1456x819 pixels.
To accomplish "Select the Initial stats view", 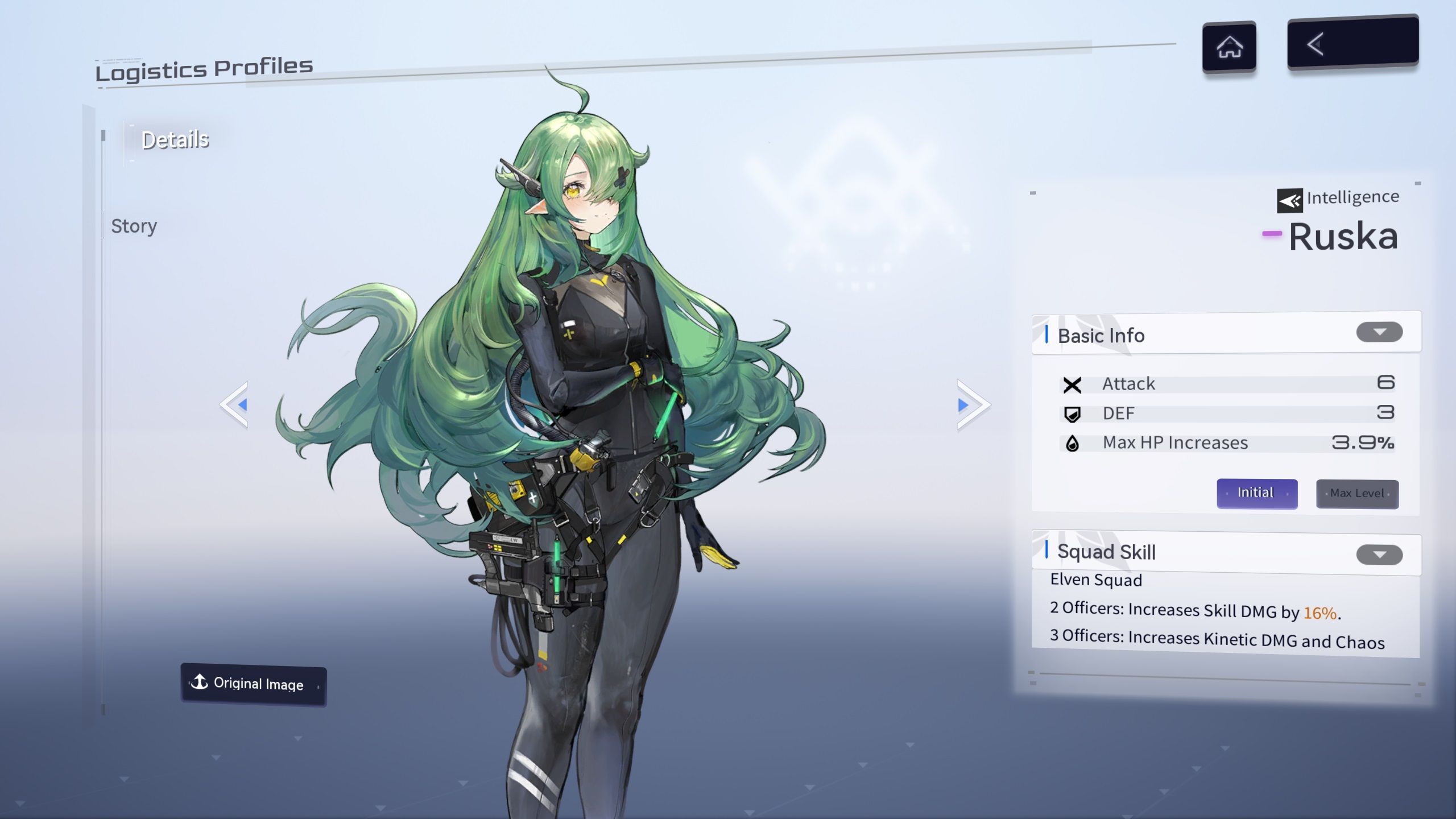I will point(1256,493).
